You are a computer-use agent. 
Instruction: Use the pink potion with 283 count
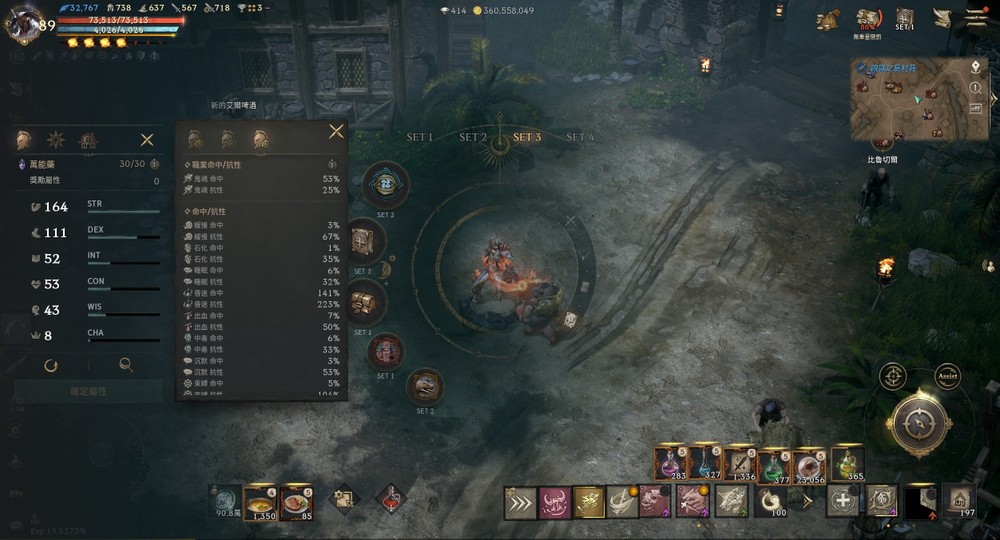click(x=668, y=464)
